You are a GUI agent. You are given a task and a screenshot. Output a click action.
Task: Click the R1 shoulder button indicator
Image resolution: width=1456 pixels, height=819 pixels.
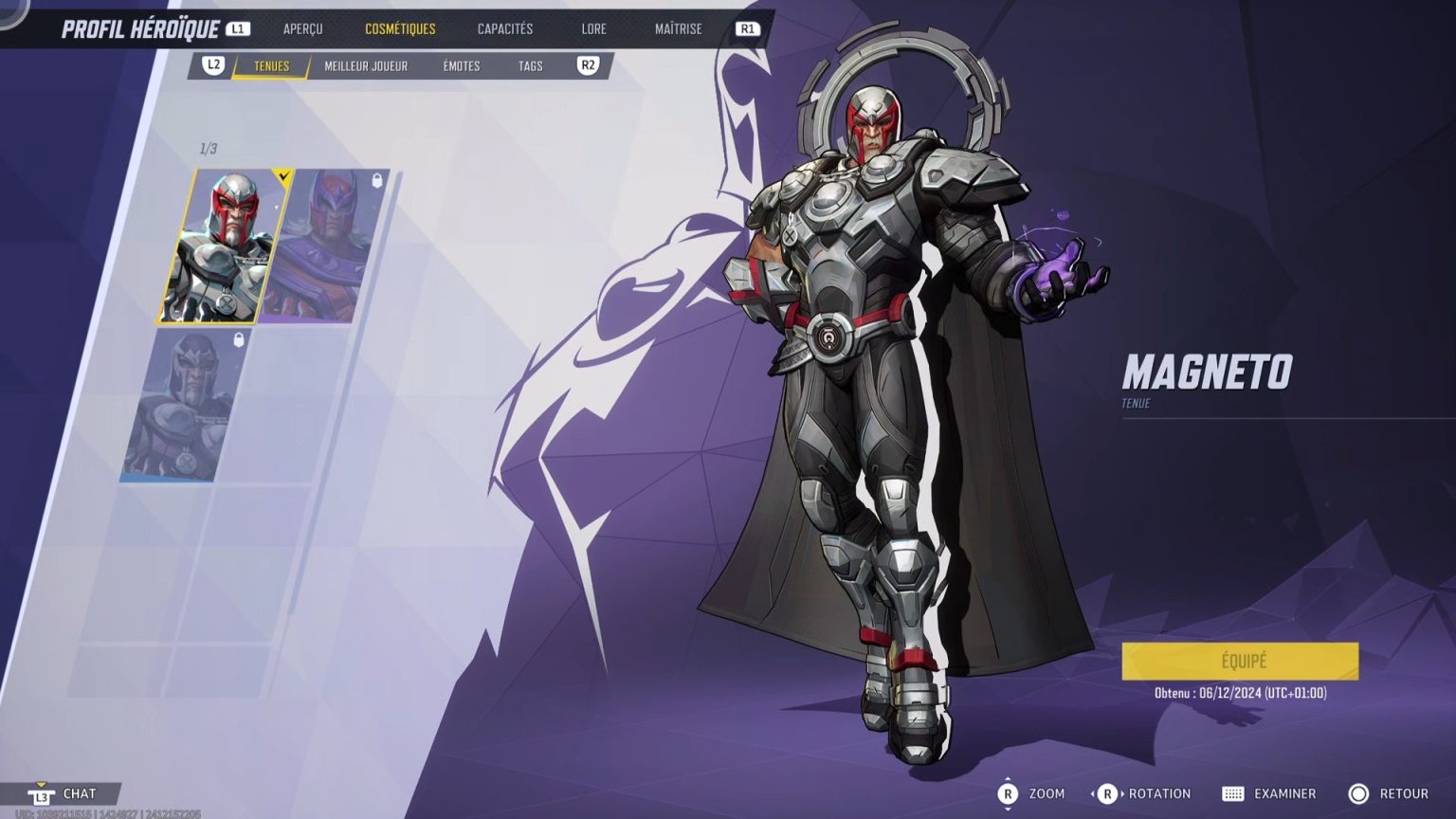coord(748,28)
